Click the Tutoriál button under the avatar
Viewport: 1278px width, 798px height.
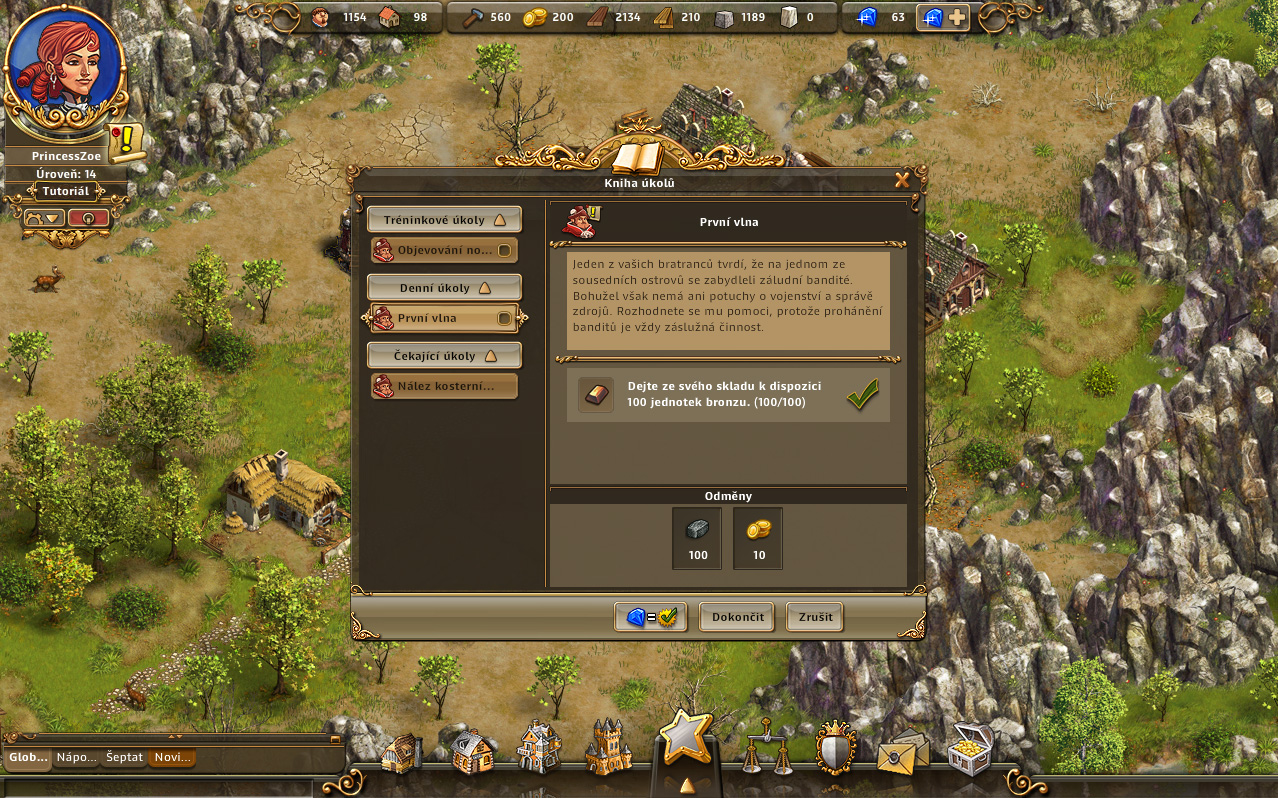point(66,191)
